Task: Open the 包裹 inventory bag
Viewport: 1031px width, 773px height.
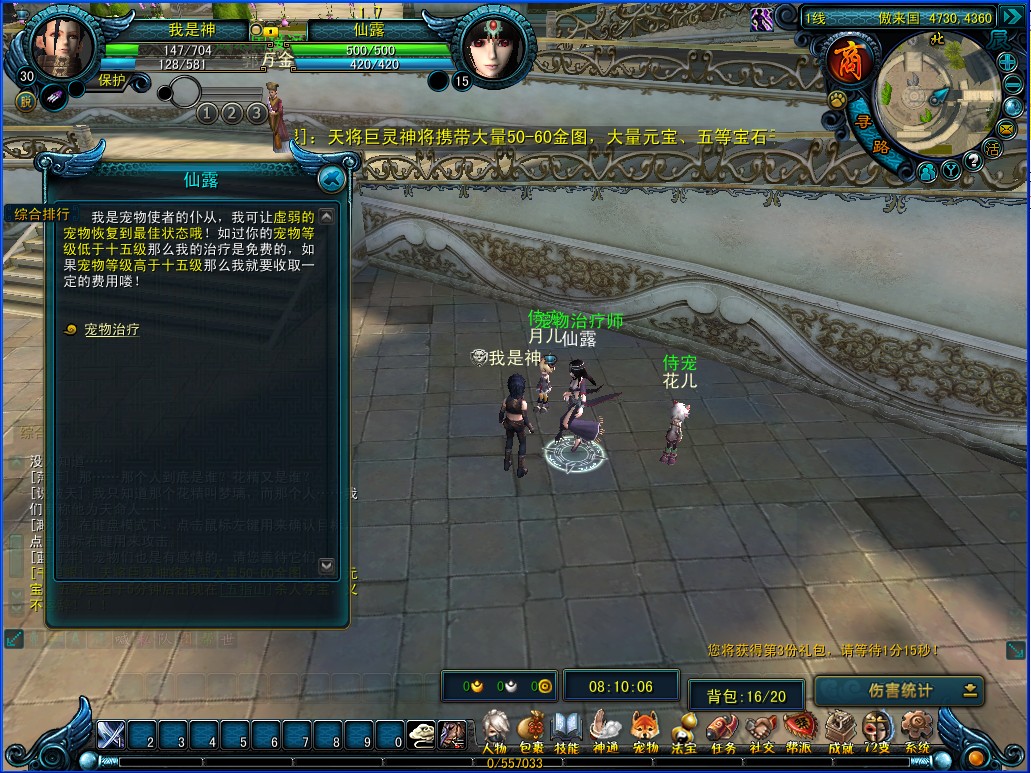Action: tap(532, 730)
